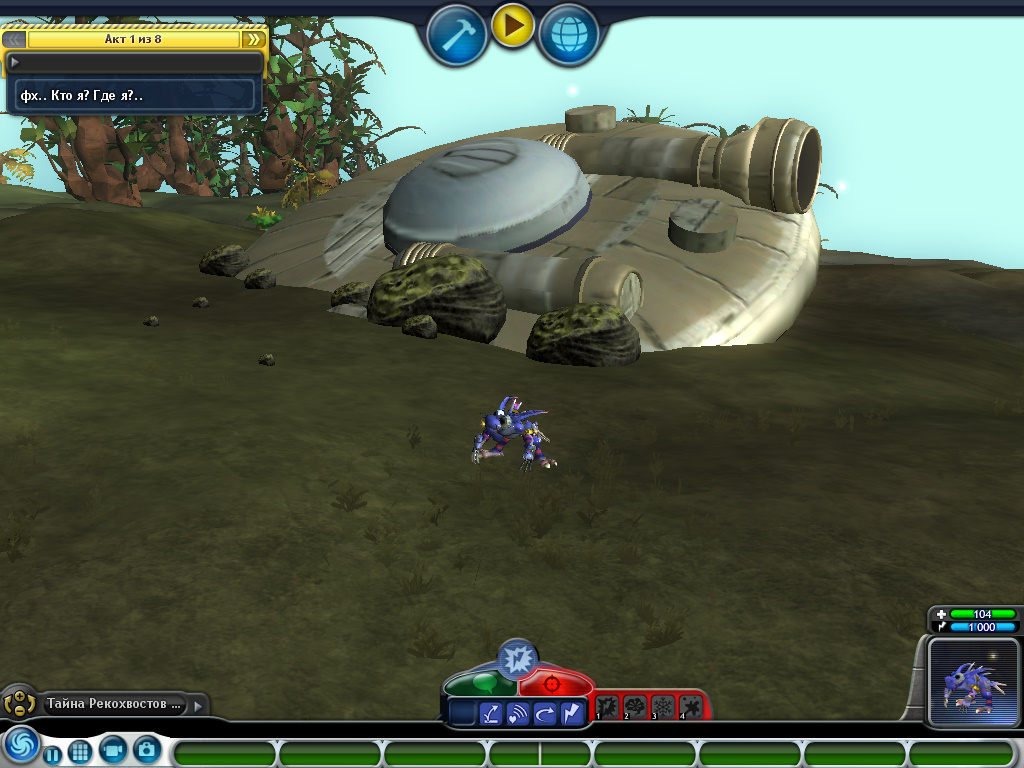
Task: Use combat ability number 1
Action: (608, 708)
